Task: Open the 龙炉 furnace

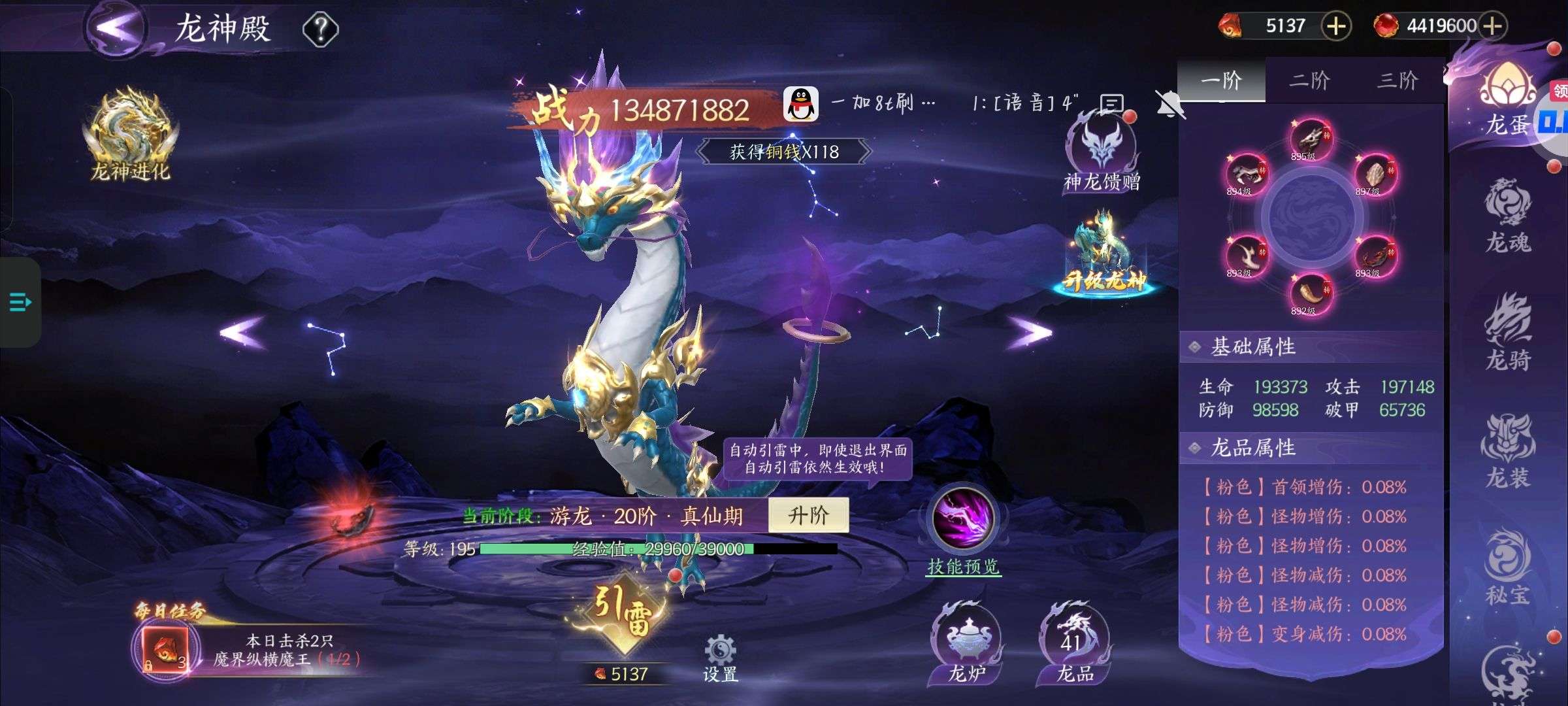Action: coord(966,643)
